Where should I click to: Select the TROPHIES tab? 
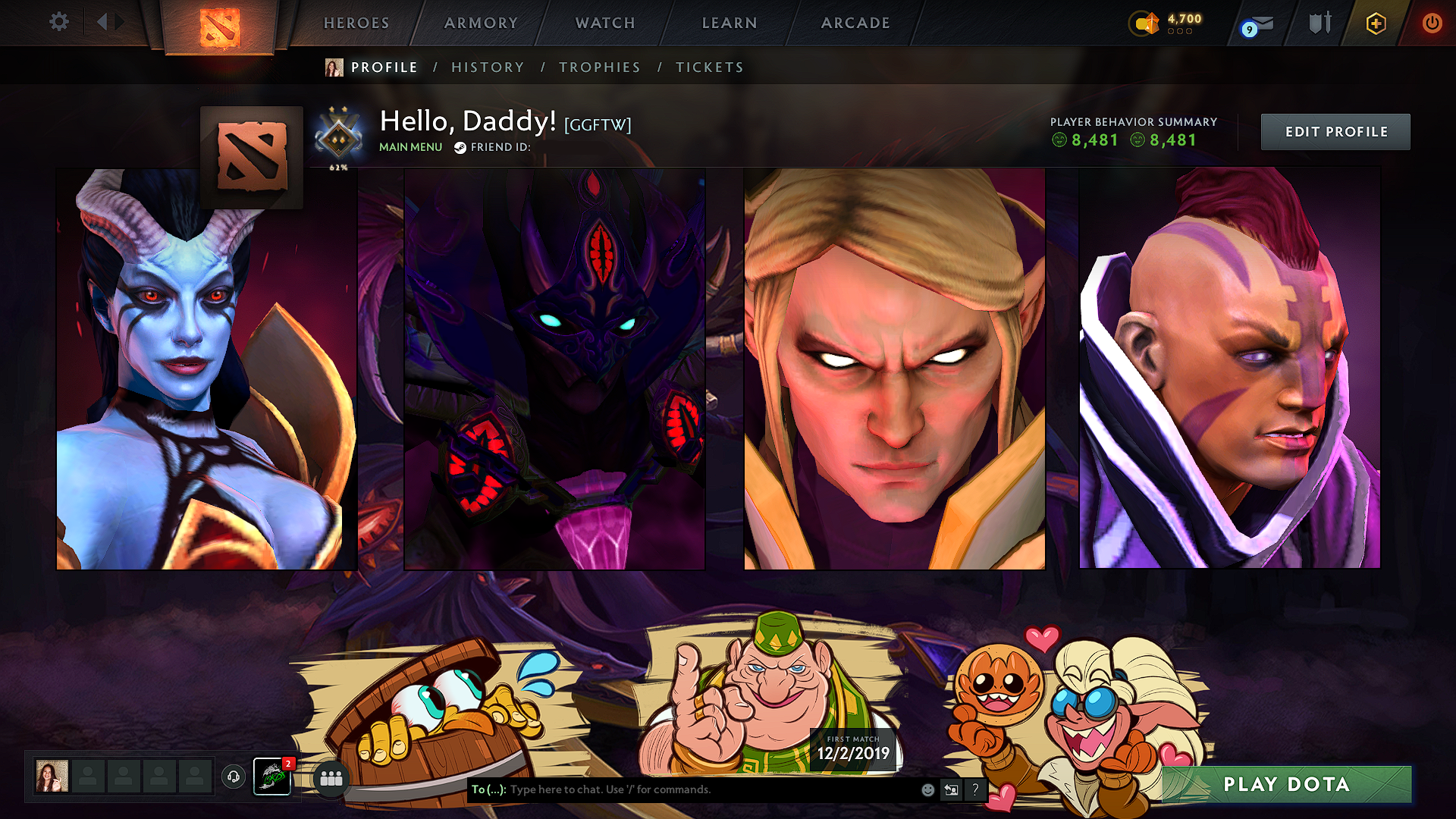(600, 67)
